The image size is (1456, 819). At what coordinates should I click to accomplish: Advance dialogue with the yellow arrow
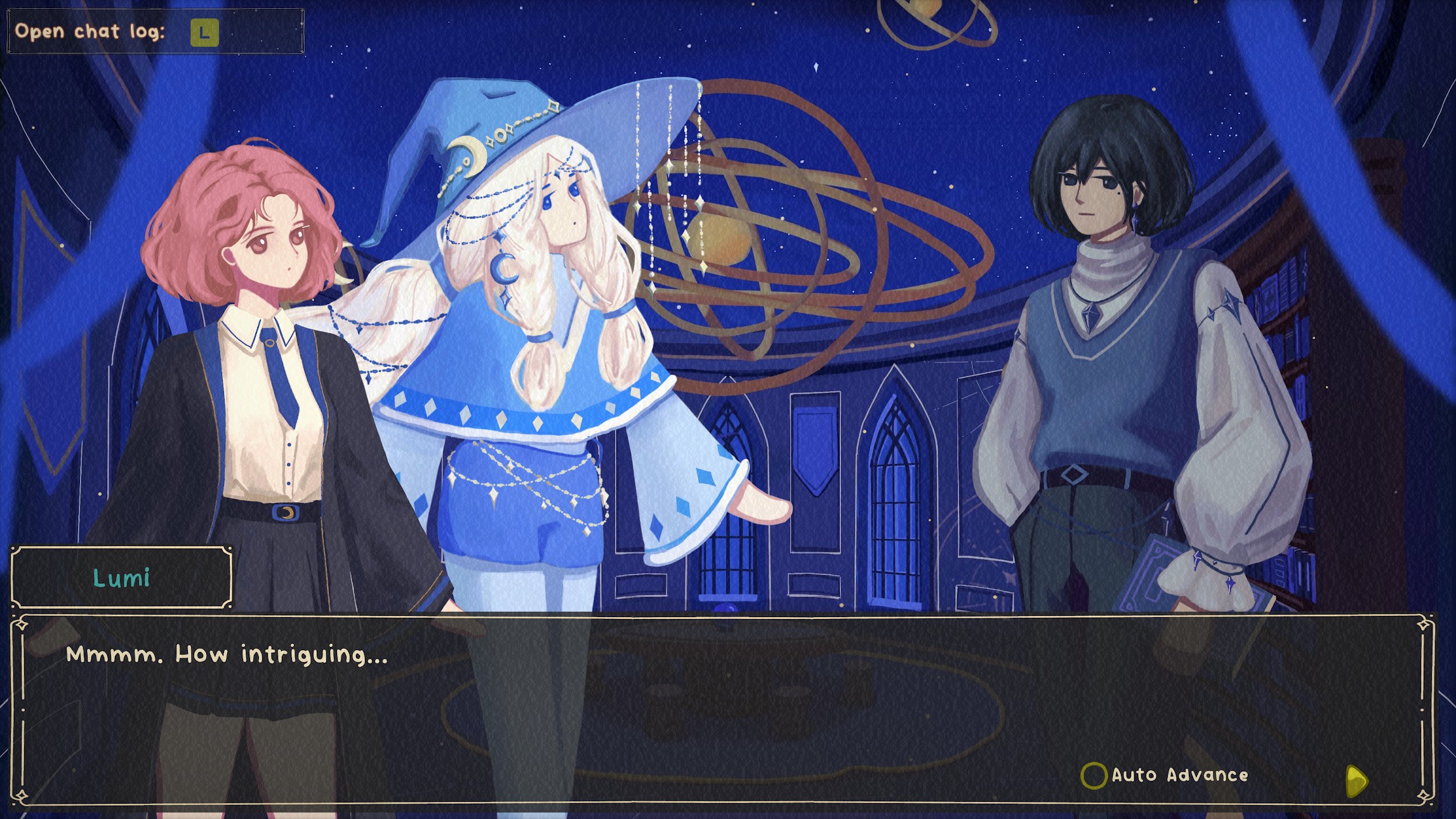[x=1356, y=780]
